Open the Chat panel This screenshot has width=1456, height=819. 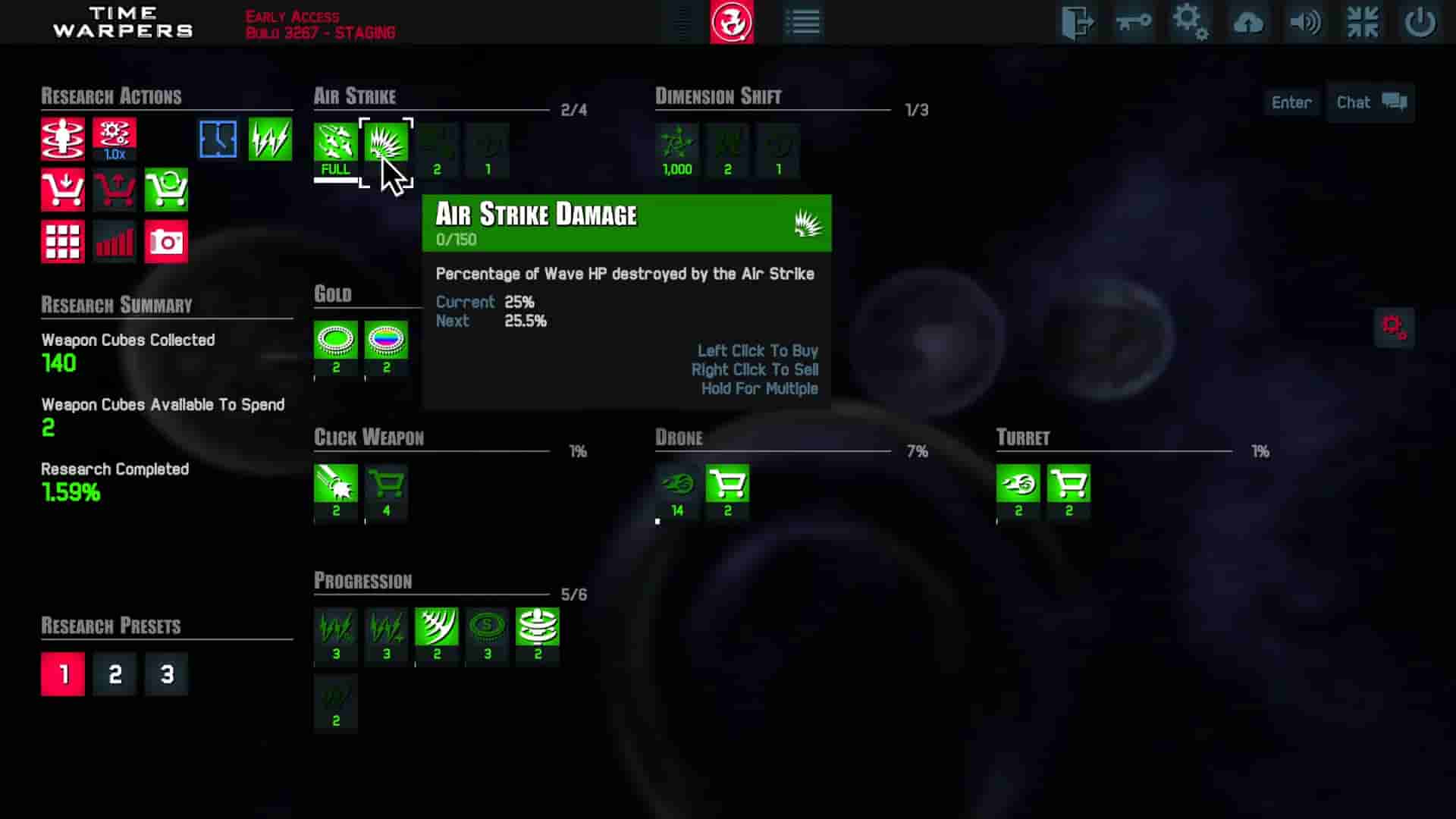click(x=1370, y=102)
